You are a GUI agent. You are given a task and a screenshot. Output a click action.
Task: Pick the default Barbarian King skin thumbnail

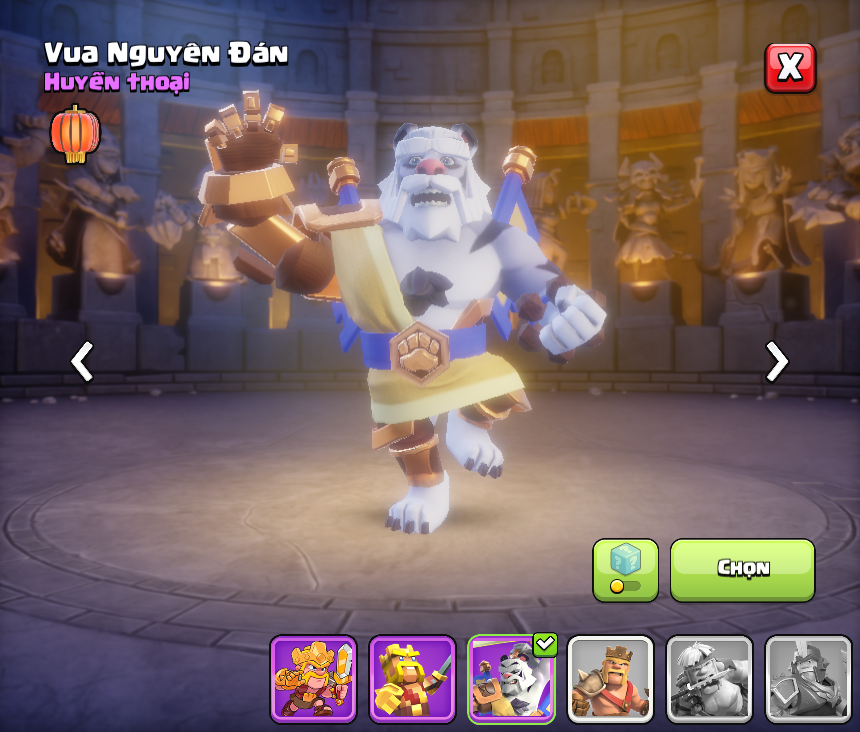[610, 678]
